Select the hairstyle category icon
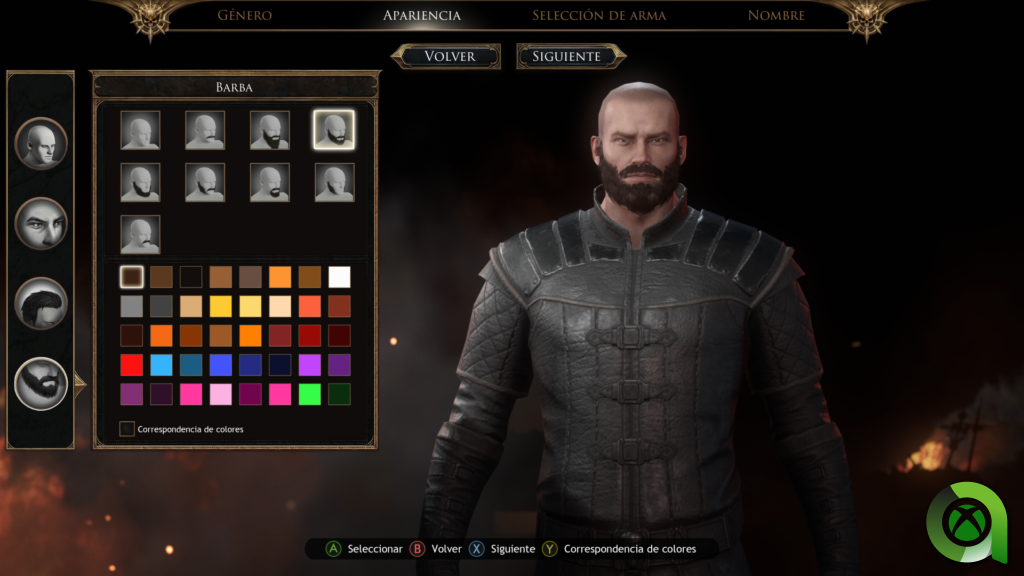The height and width of the screenshot is (576, 1024). (x=41, y=303)
